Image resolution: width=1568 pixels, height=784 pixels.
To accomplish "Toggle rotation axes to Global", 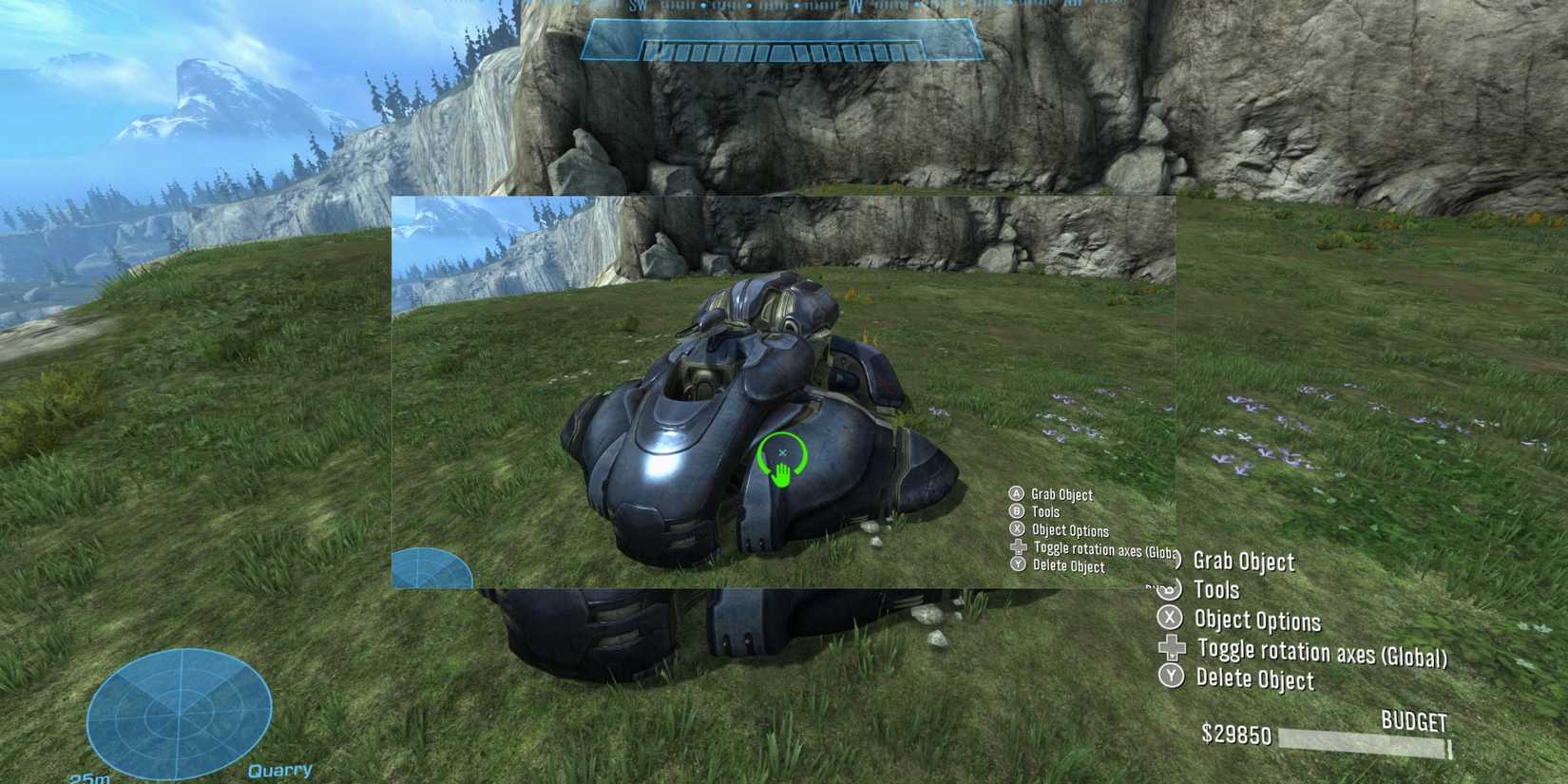I will 1321,653.
